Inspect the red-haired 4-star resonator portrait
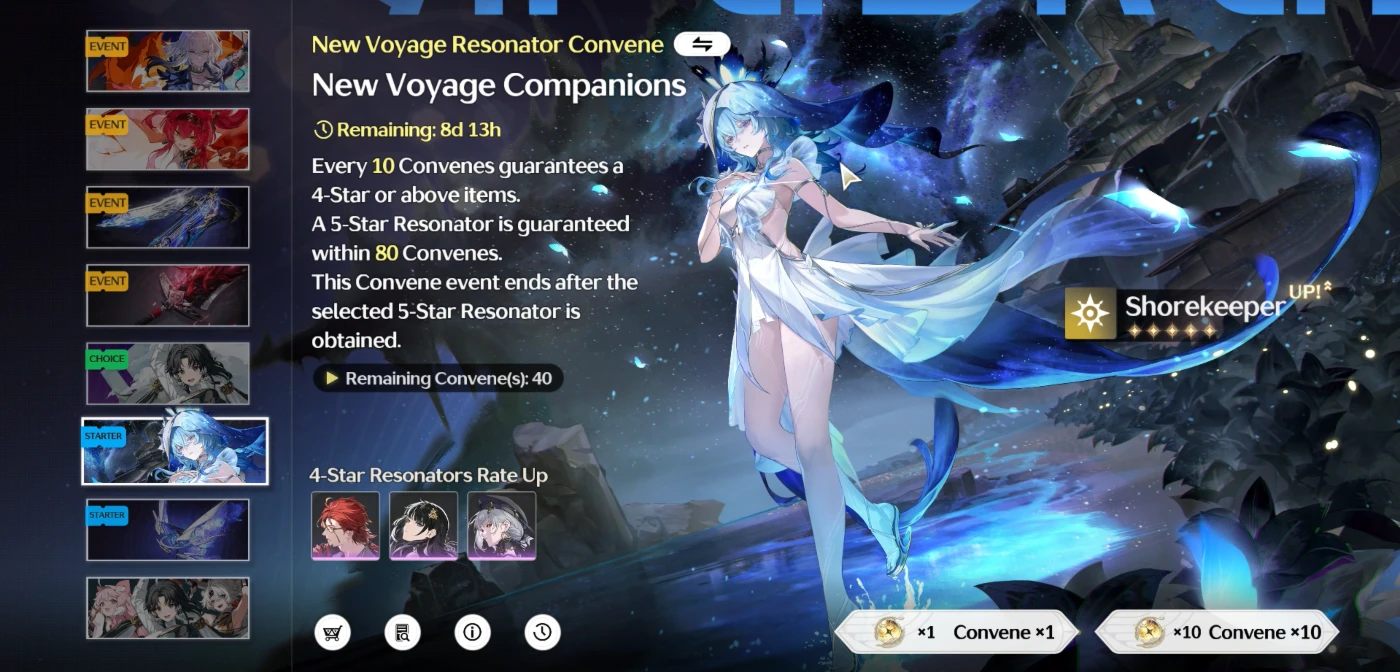The width and height of the screenshot is (1400, 672). pyautogui.click(x=345, y=525)
